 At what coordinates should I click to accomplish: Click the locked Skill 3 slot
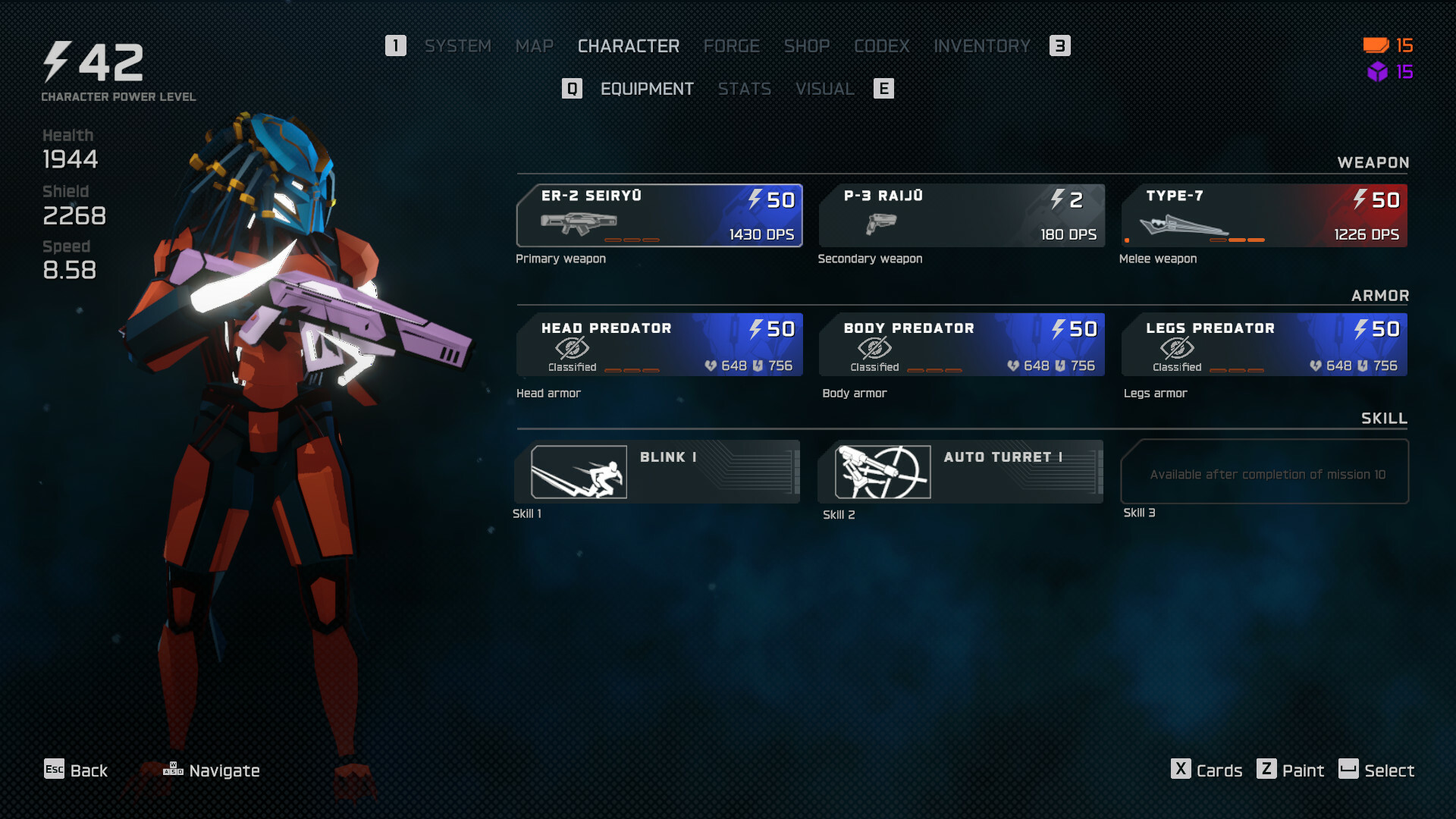point(1264,472)
